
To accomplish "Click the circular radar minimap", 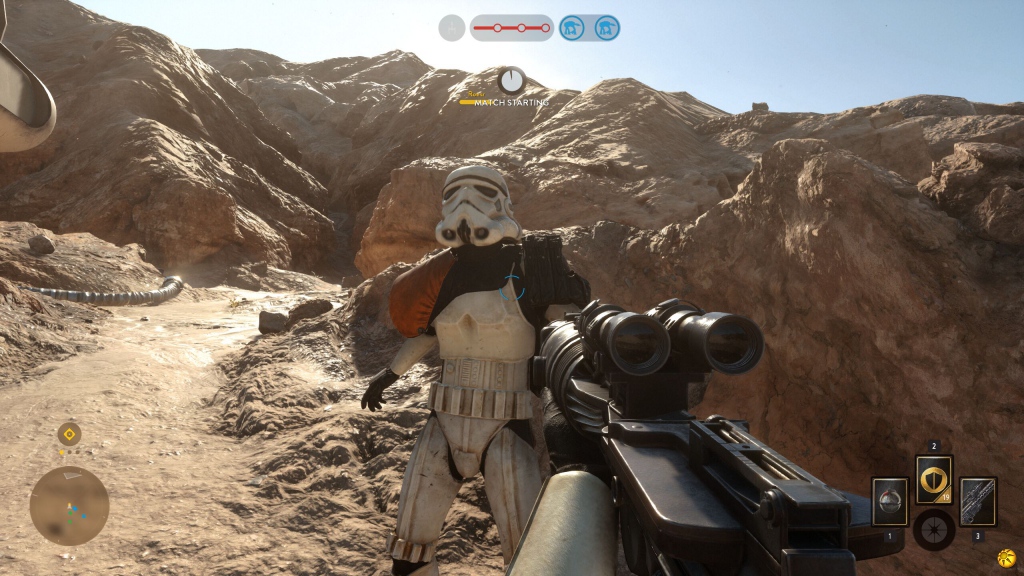I will click(x=69, y=505).
